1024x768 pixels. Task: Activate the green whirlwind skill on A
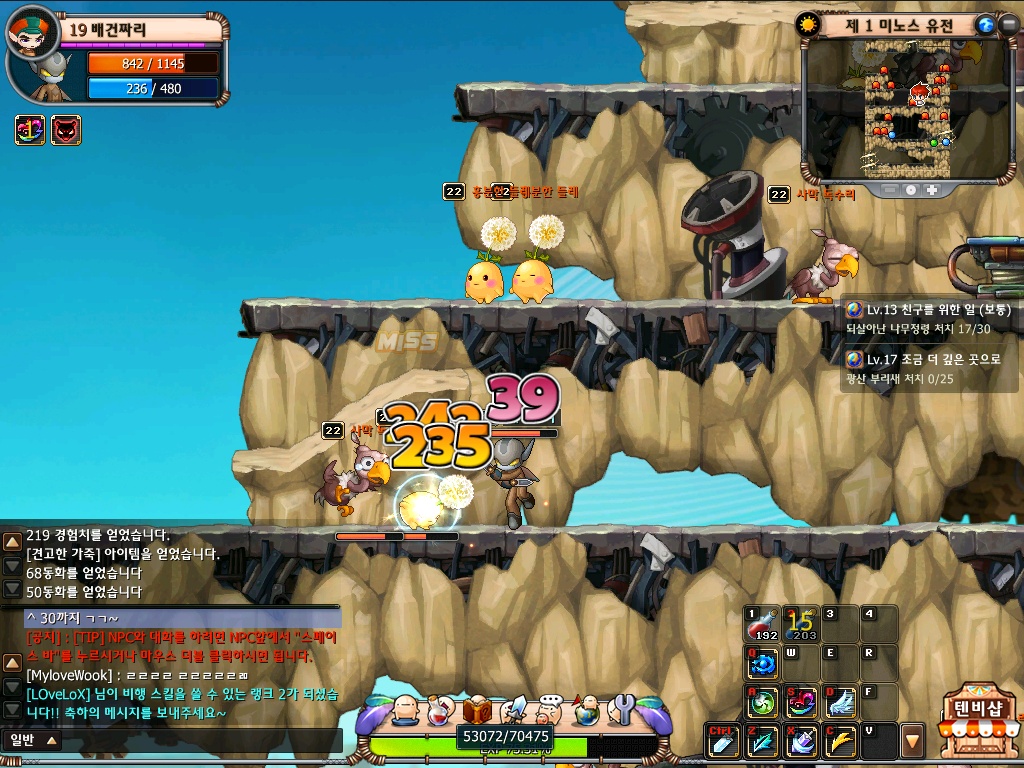[x=762, y=702]
